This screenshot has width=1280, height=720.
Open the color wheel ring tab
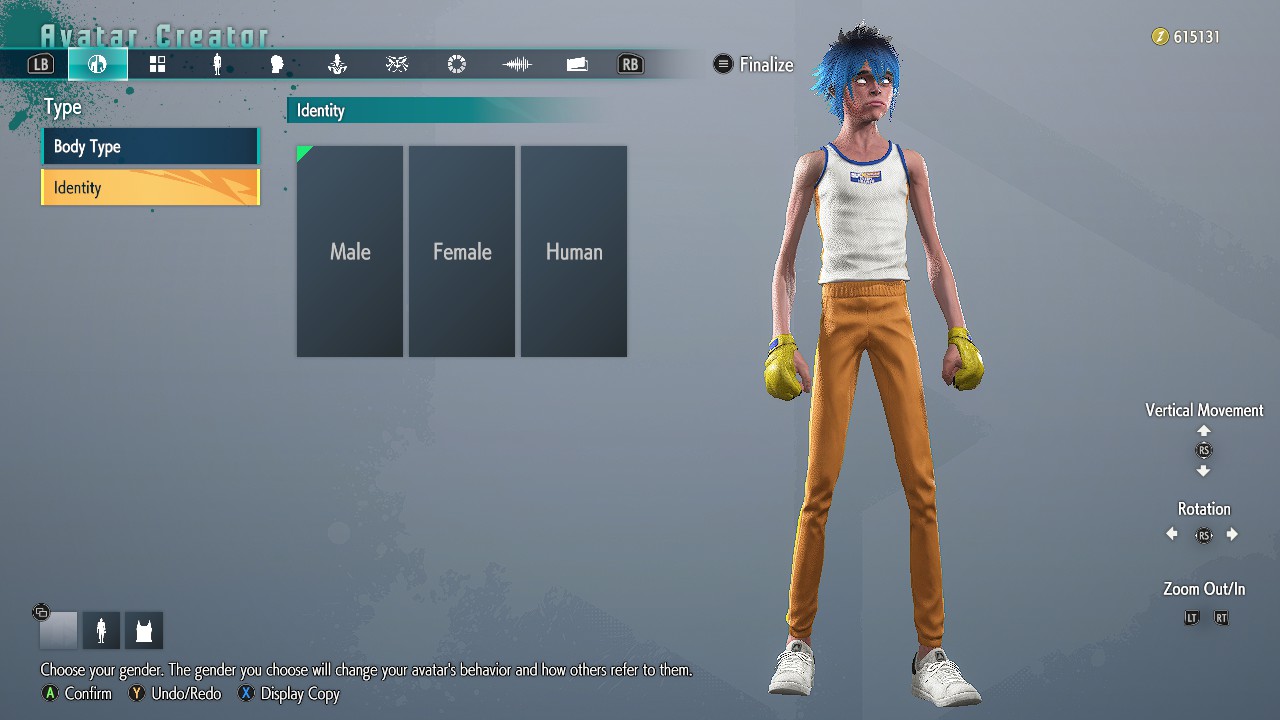pyautogui.click(x=457, y=65)
